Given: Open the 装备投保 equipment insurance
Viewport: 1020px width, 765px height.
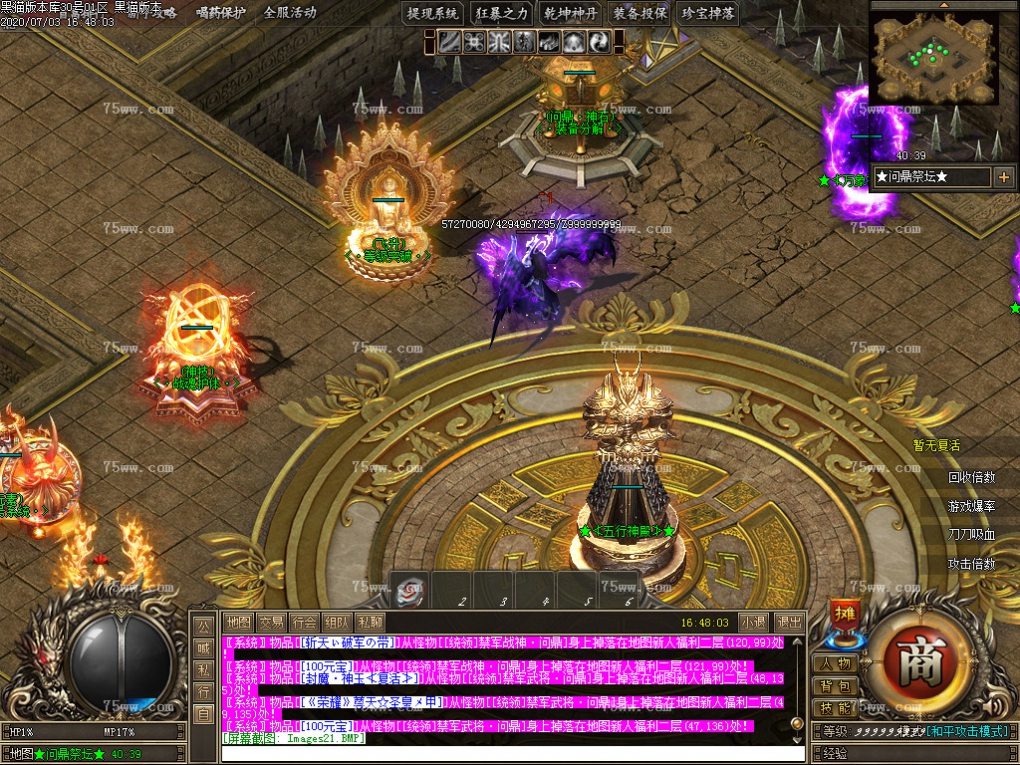Looking at the screenshot, I should point(639,13).
